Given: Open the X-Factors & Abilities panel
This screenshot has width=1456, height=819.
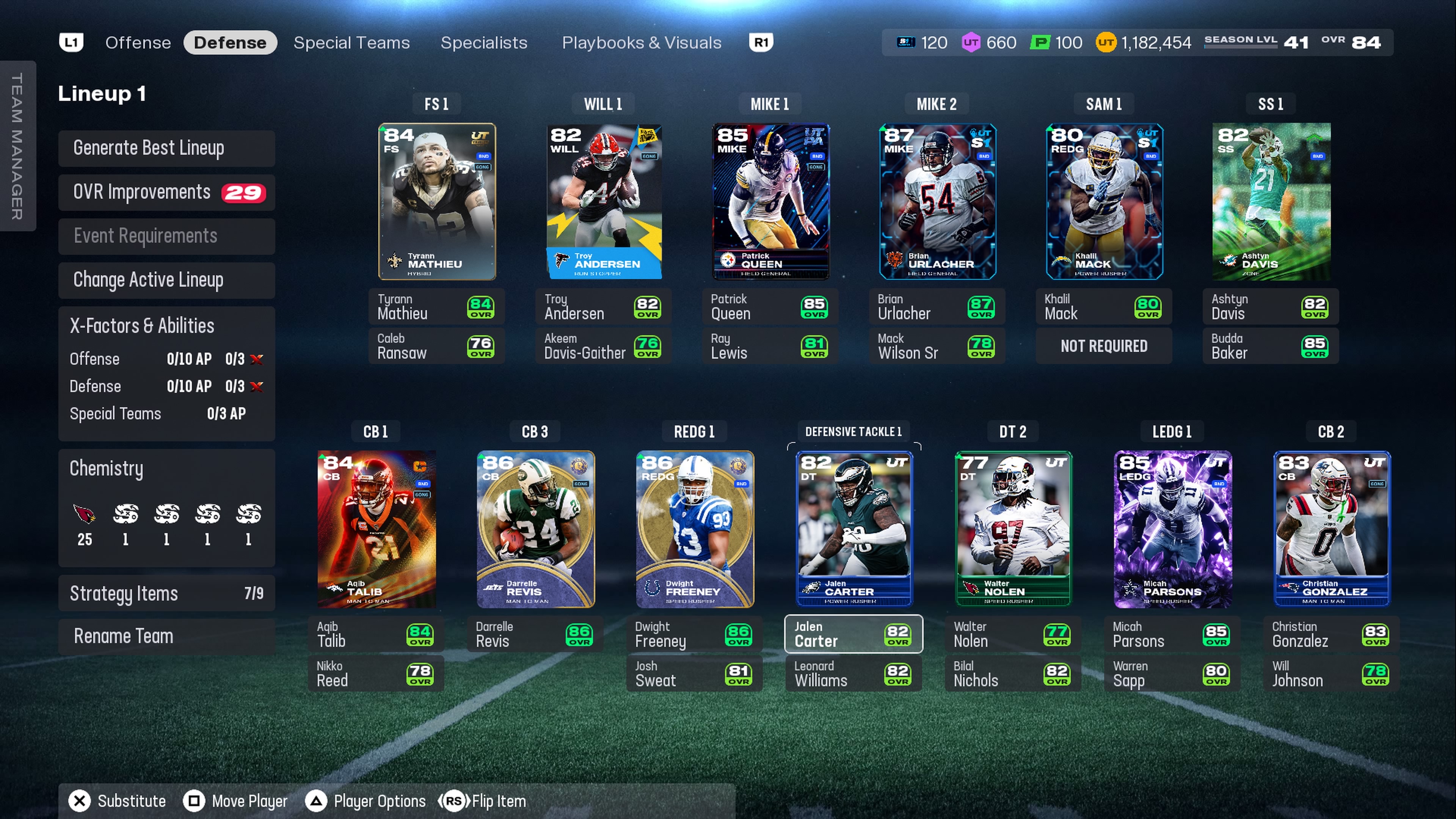Looking at the screenshot, I should click(x=166, y=326).
